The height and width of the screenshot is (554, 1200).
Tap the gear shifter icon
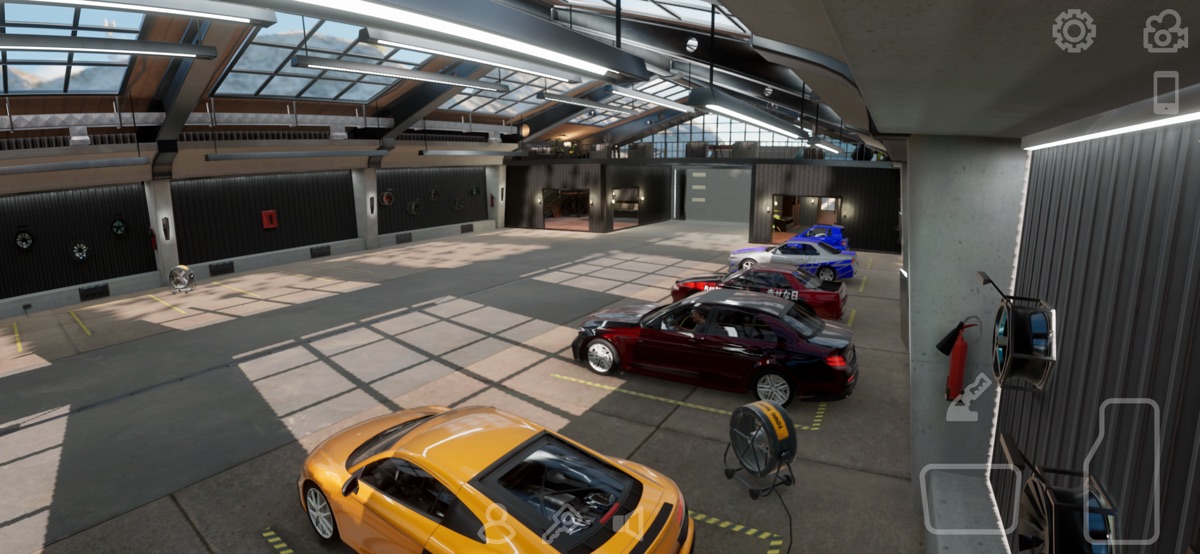coord(968,397)
